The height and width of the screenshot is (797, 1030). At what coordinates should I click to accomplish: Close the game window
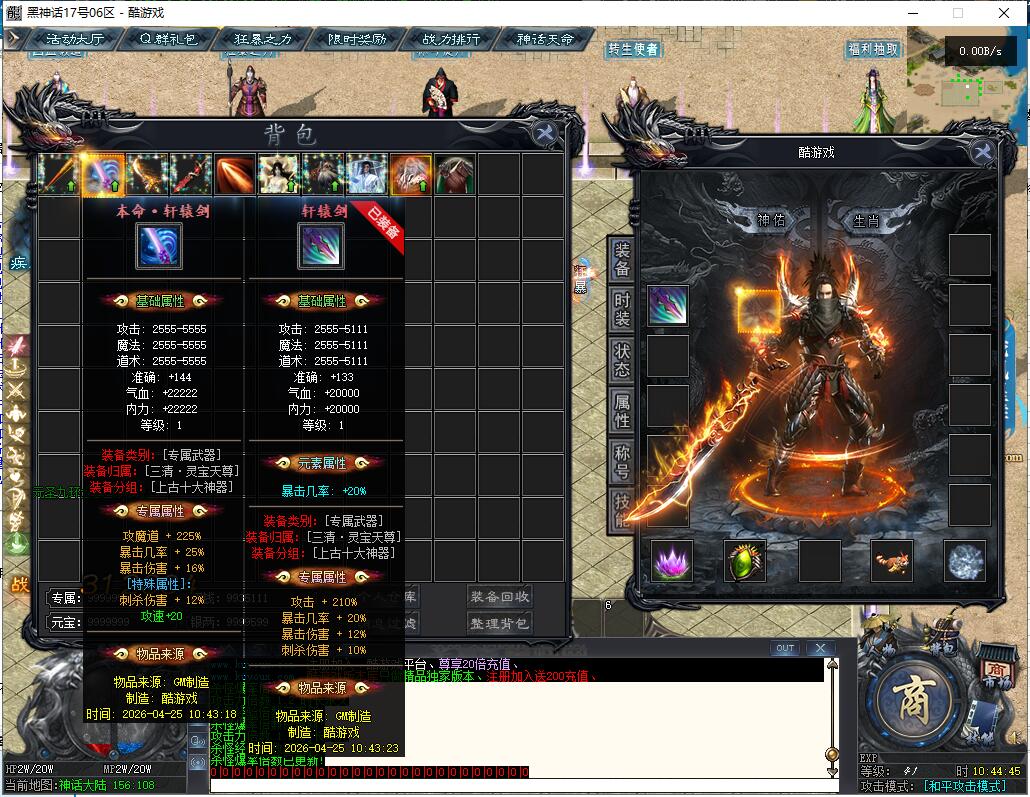pos(1002,13)
